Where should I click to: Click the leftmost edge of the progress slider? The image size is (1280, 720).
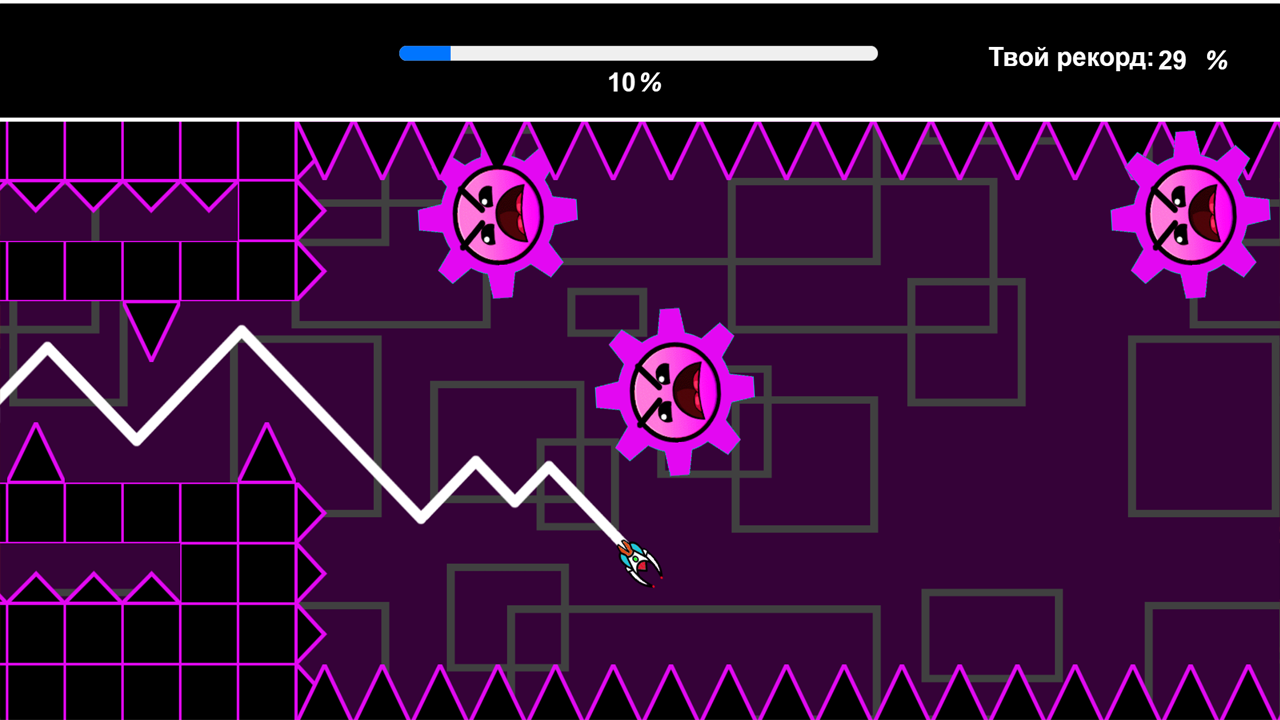pos(403,50)
